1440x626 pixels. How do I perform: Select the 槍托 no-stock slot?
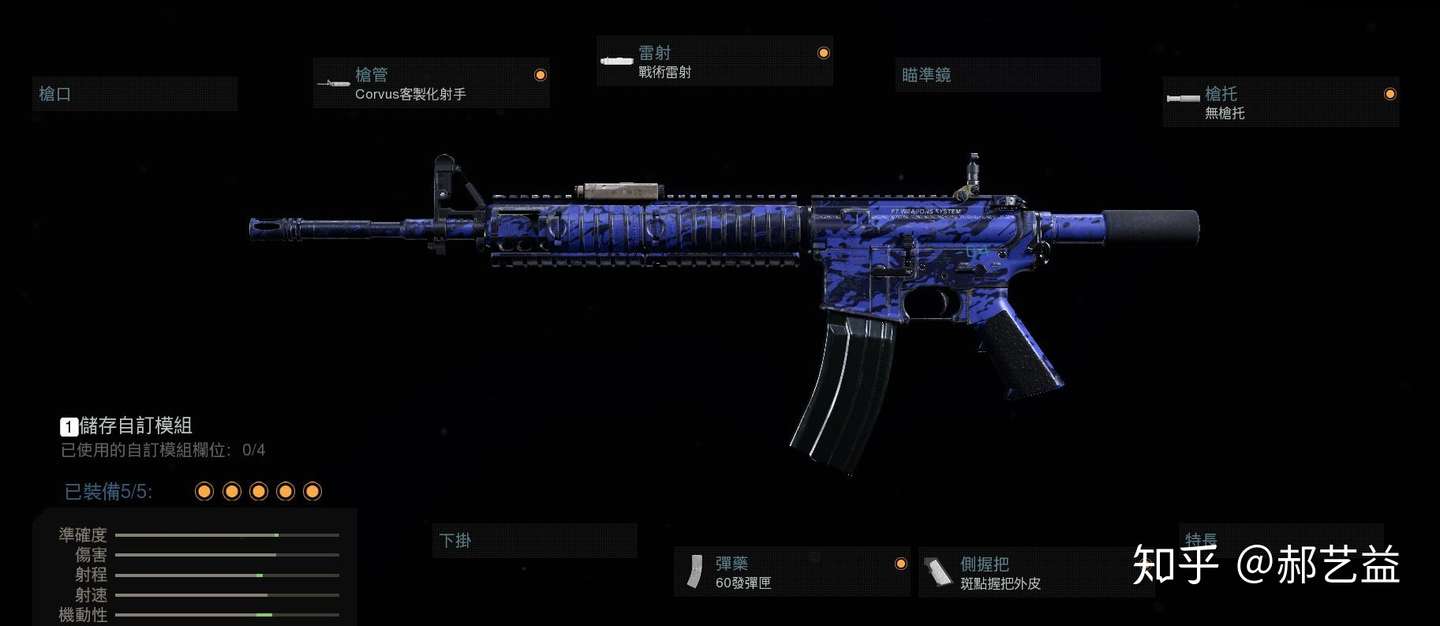[x=1280, y=102]
